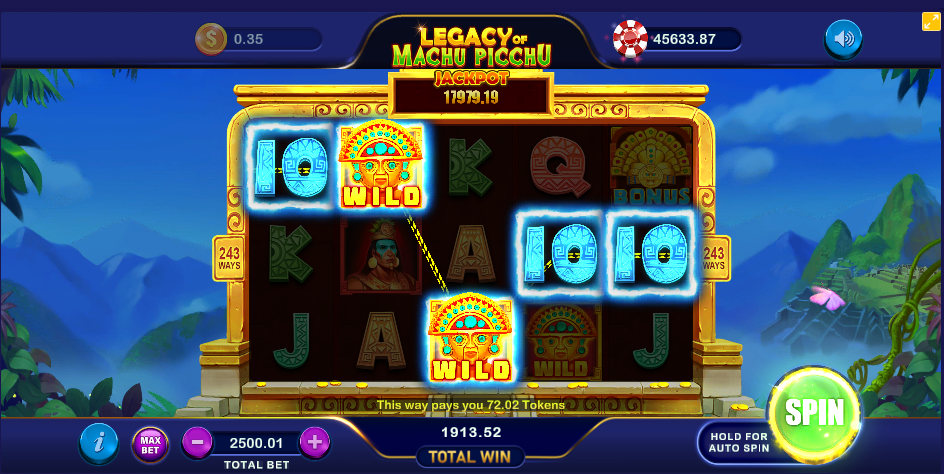Increase total bet with the plus button

(x=314, y=441)
